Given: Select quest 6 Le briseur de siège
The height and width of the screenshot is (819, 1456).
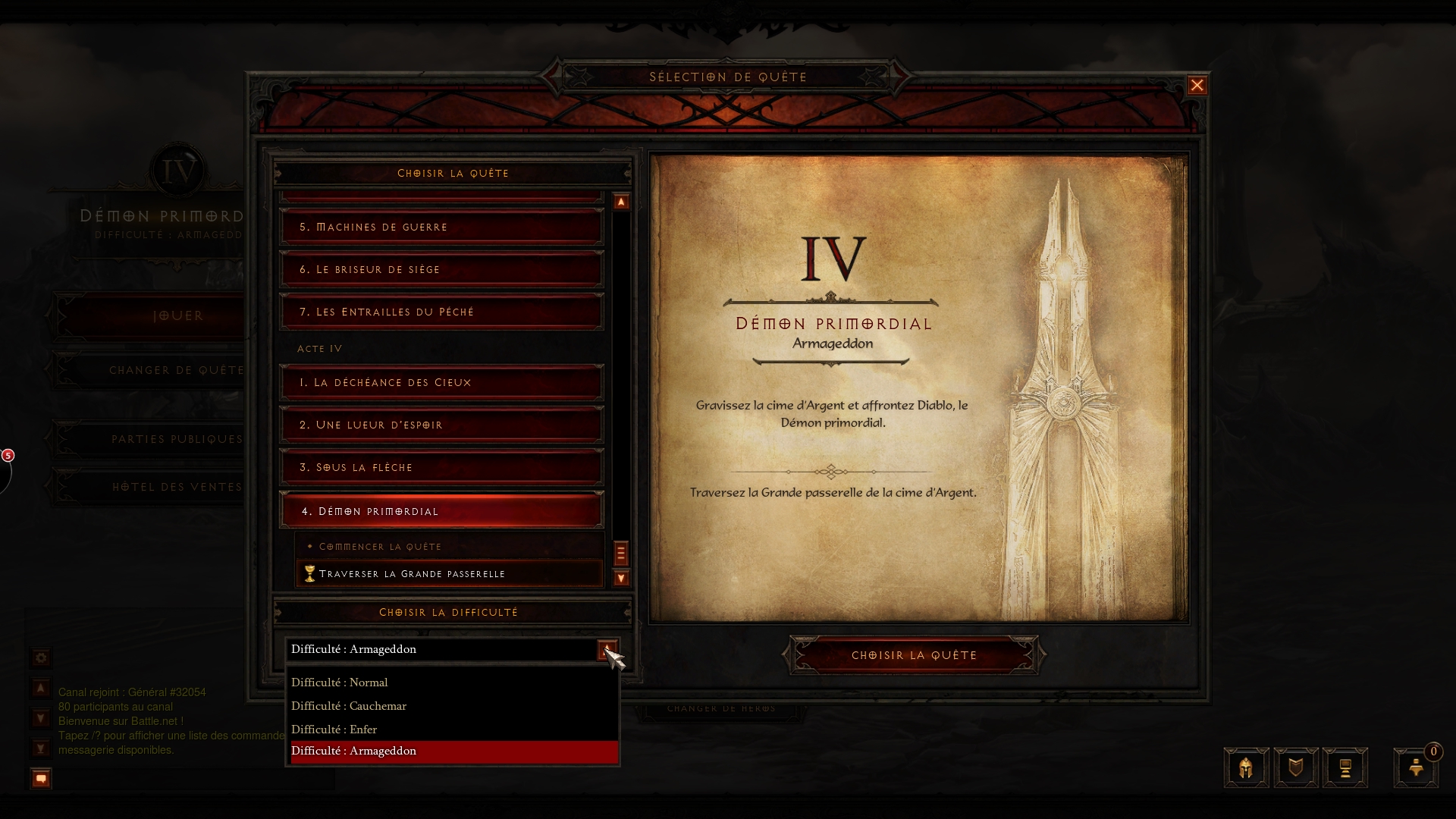Looking at the screenshot, I should coord(441,269).
